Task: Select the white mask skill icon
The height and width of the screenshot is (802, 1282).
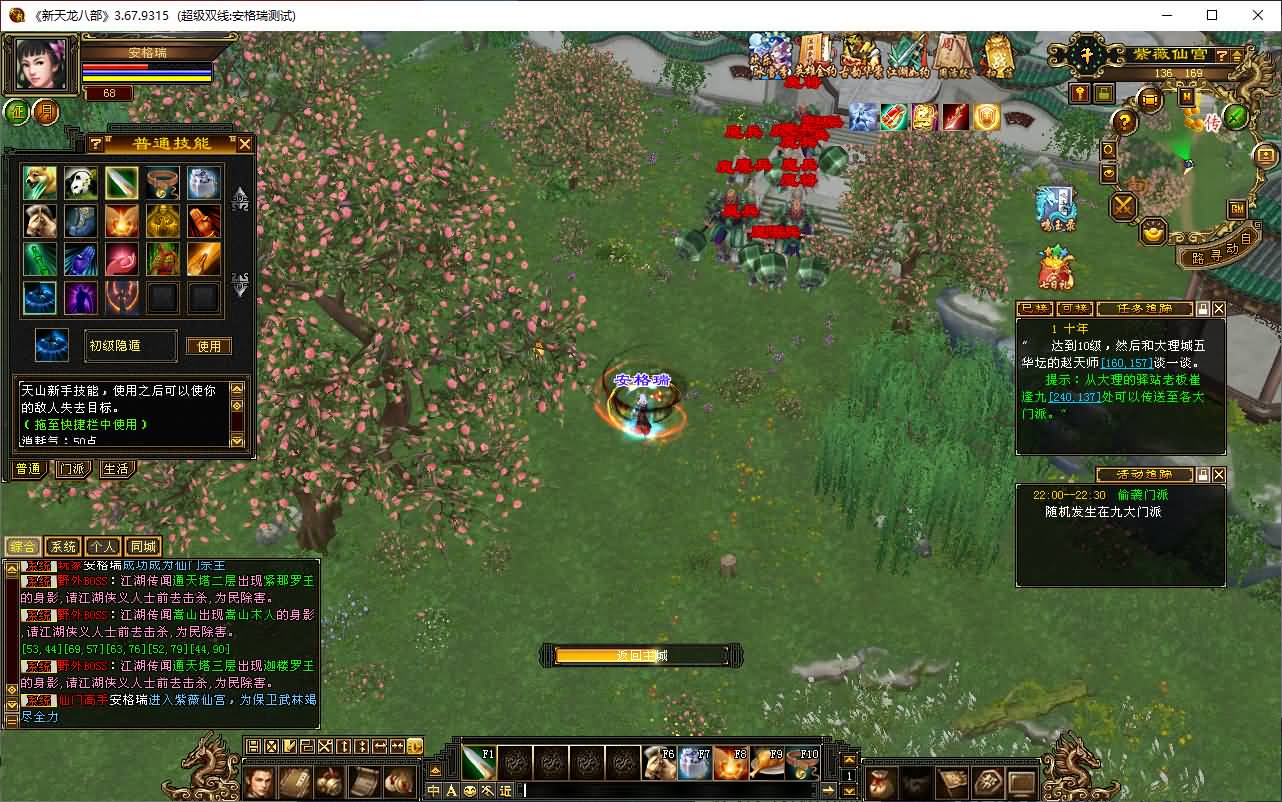Action: [x=81, y=183]
